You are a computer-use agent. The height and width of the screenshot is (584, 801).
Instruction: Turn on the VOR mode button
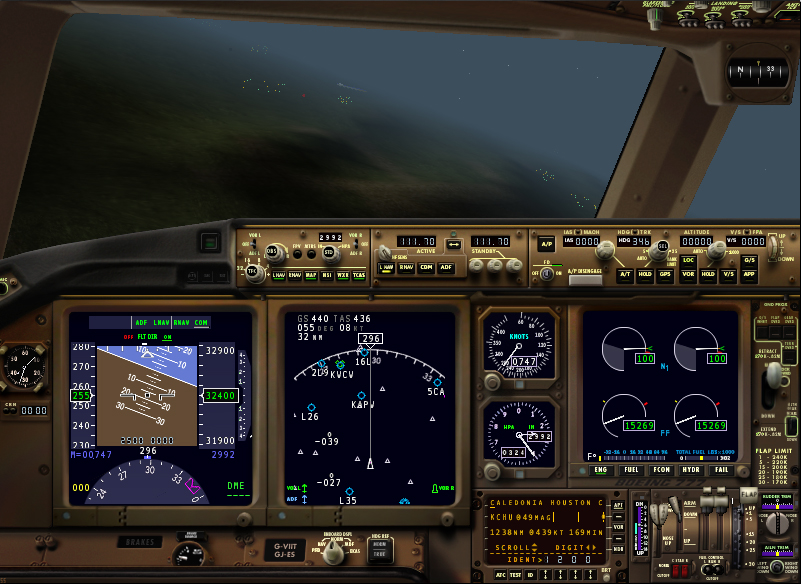pyautogui.click(x=688, y=273)
